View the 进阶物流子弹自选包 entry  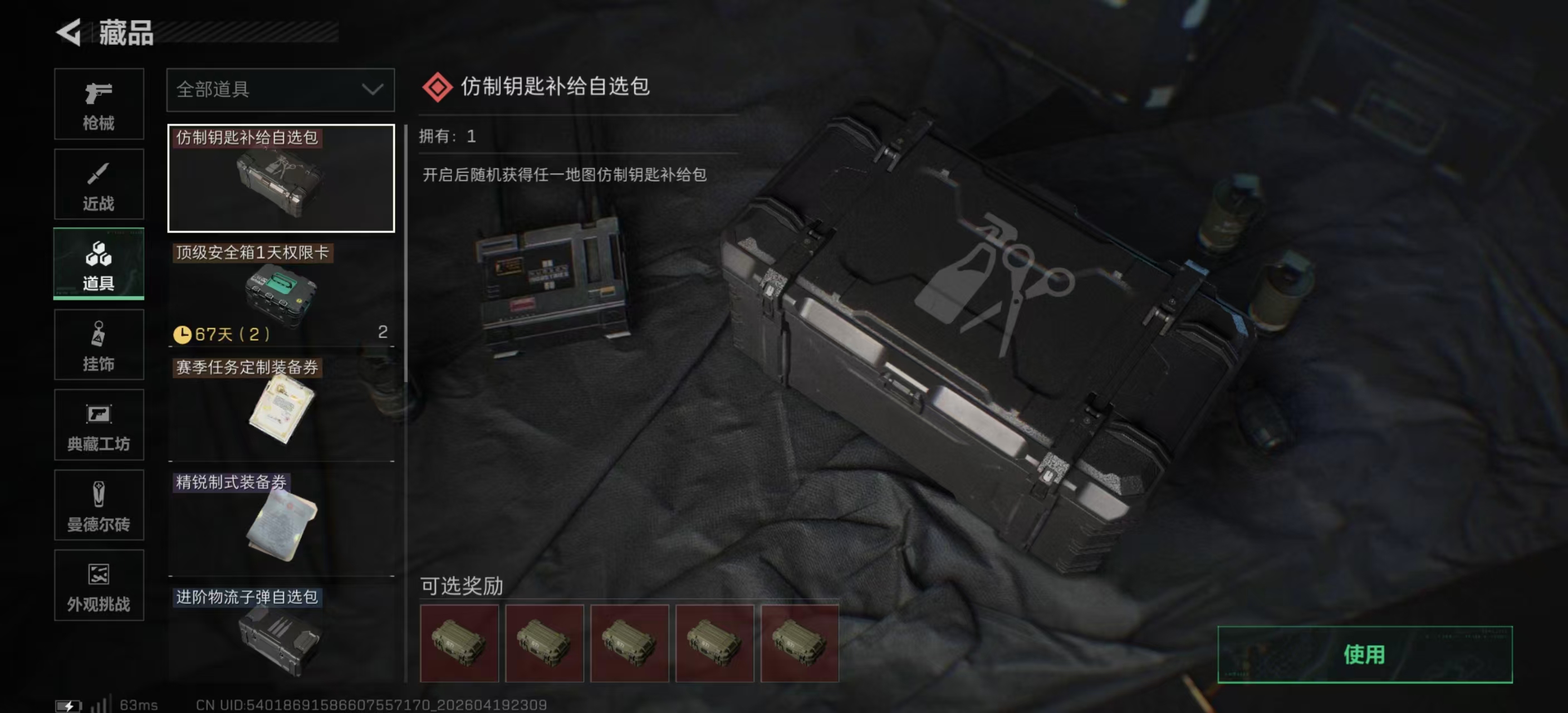[x=280, y=633]
